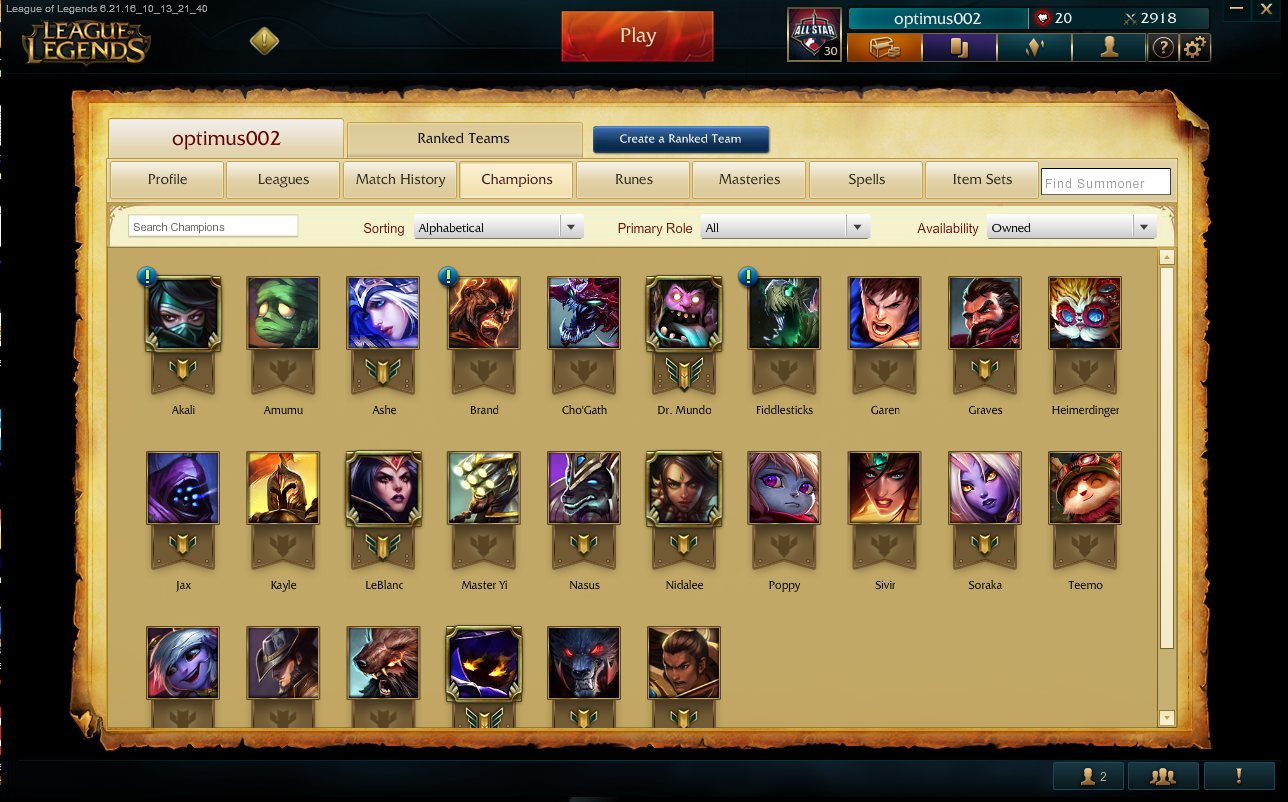Click the Find Summoner input box

[x=1105, y=183]
